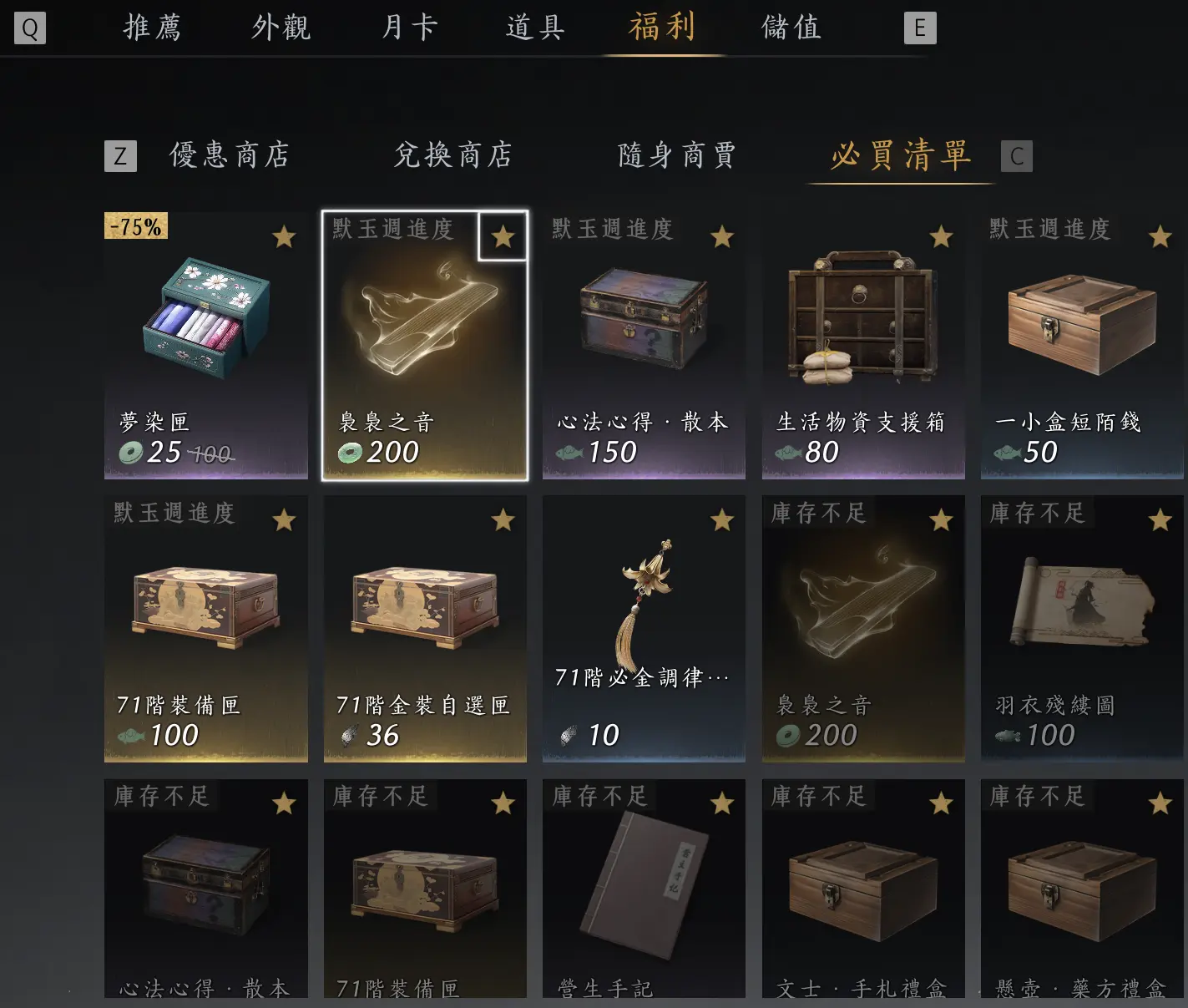Click the E hotkey icon near 儲值
Viewport: 1188px width, 1008px height.
[920, 28]
